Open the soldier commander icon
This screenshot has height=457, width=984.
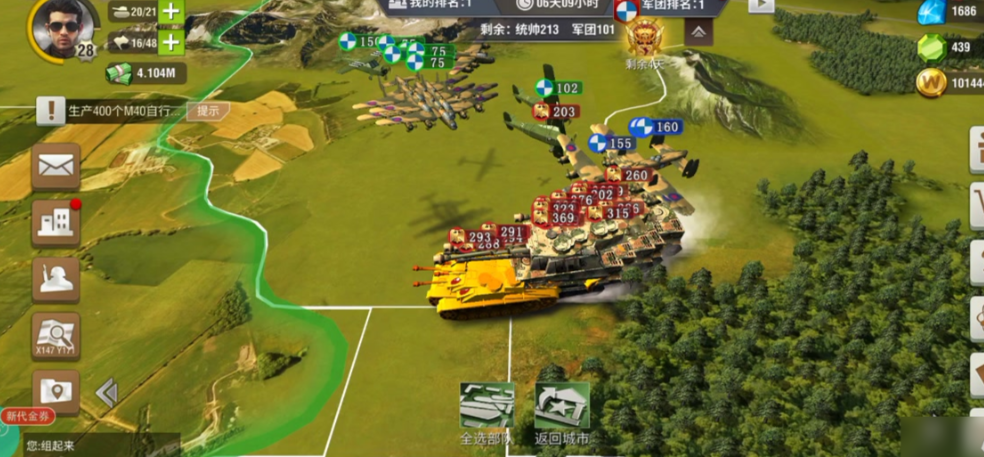(56, 279)
